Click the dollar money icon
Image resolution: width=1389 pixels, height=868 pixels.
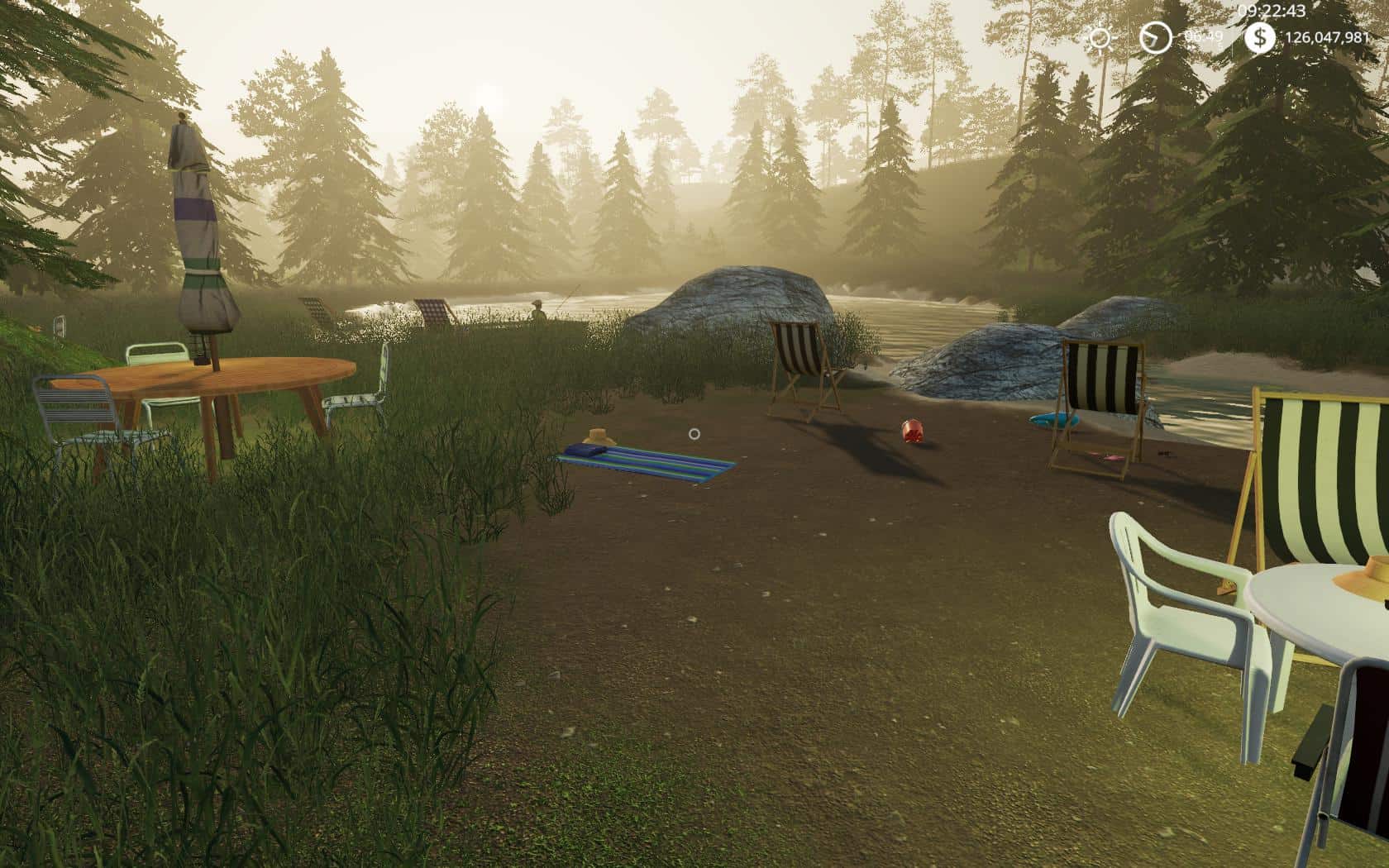pos(1260,37)
